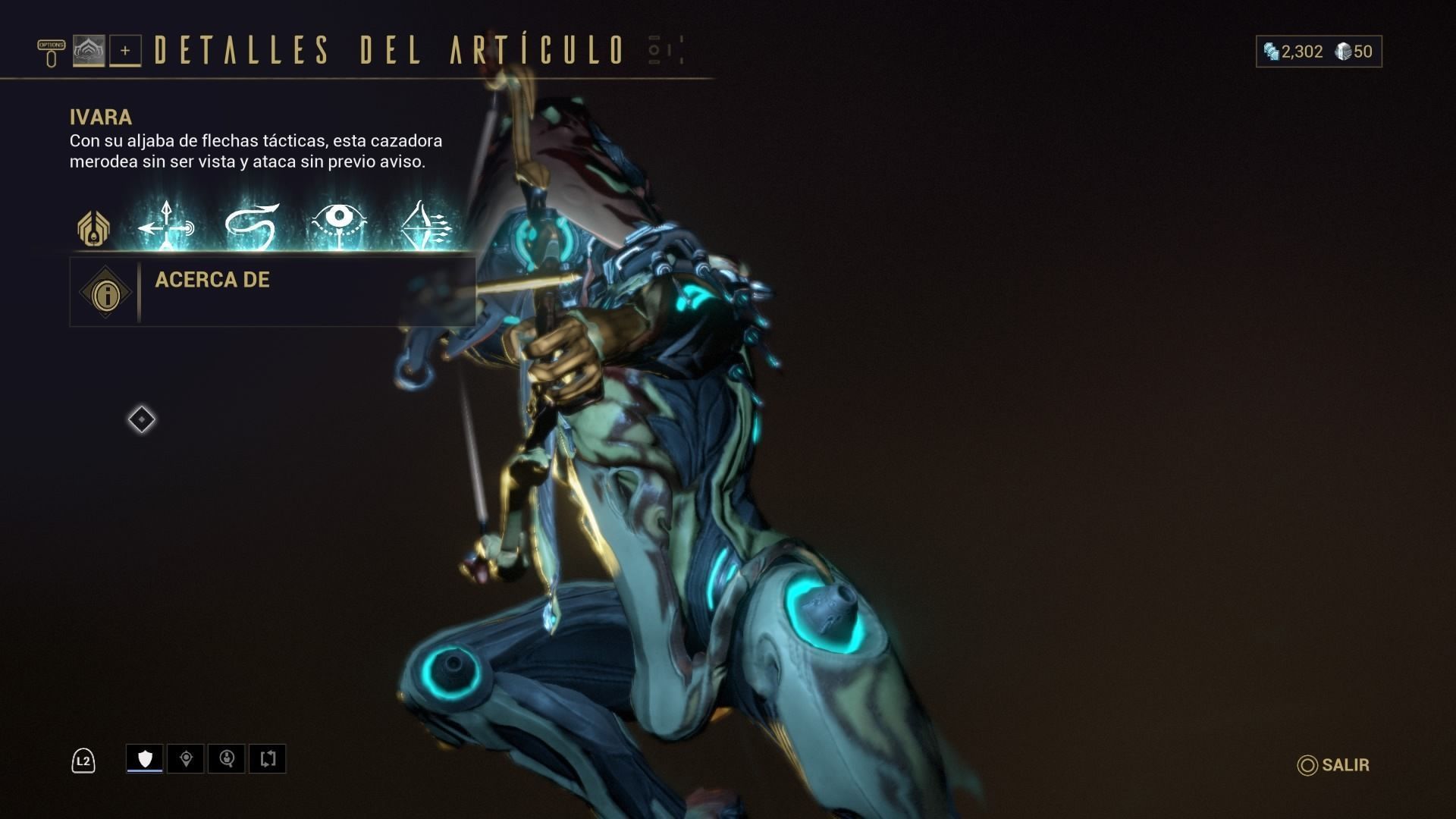Image resolution: width=1456 pixels, height=819 pixels.
Task: Click the credits counter showing 50
Action: point(1357,52)
